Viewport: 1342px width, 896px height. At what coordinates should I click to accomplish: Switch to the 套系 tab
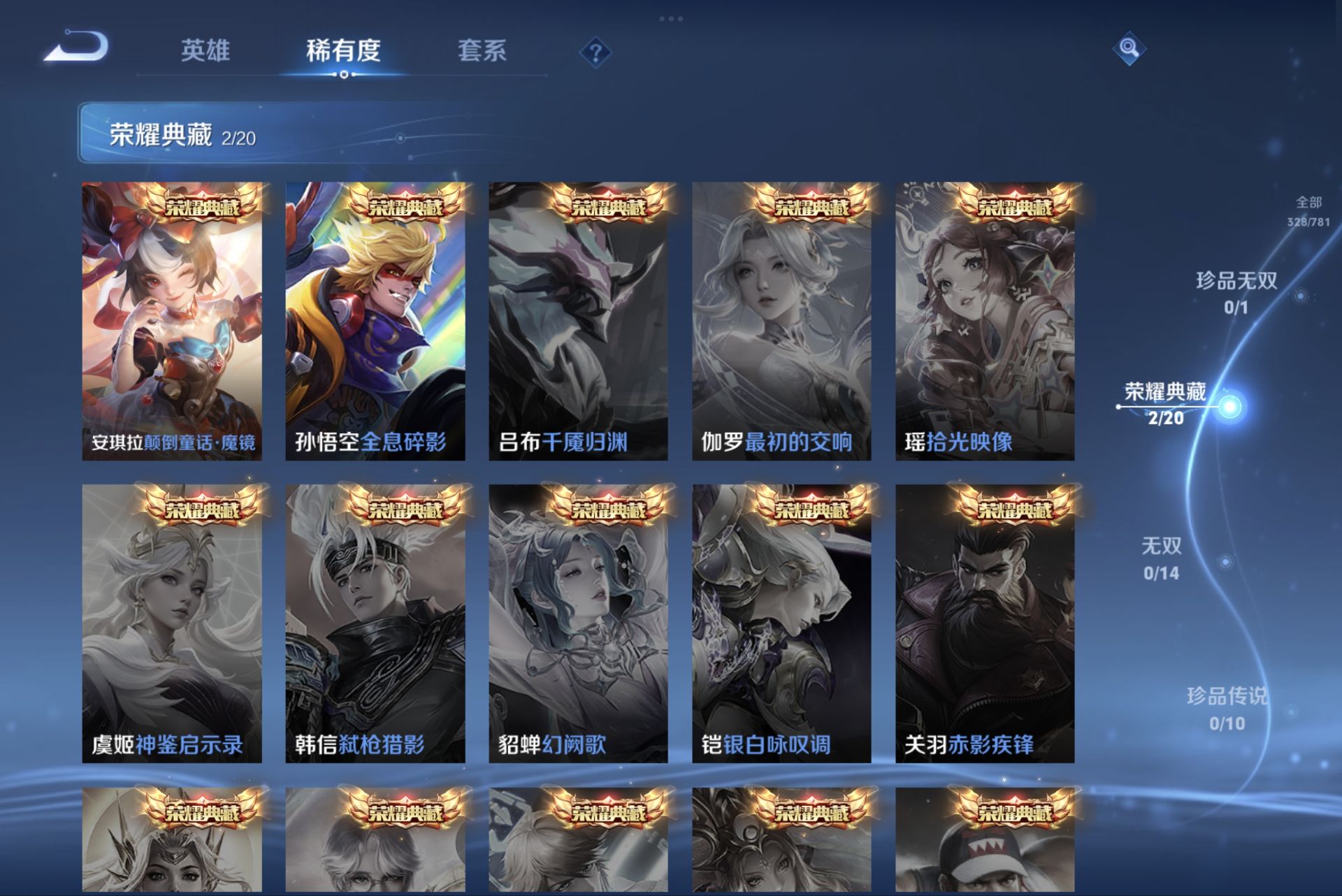[x=483, y=51]
